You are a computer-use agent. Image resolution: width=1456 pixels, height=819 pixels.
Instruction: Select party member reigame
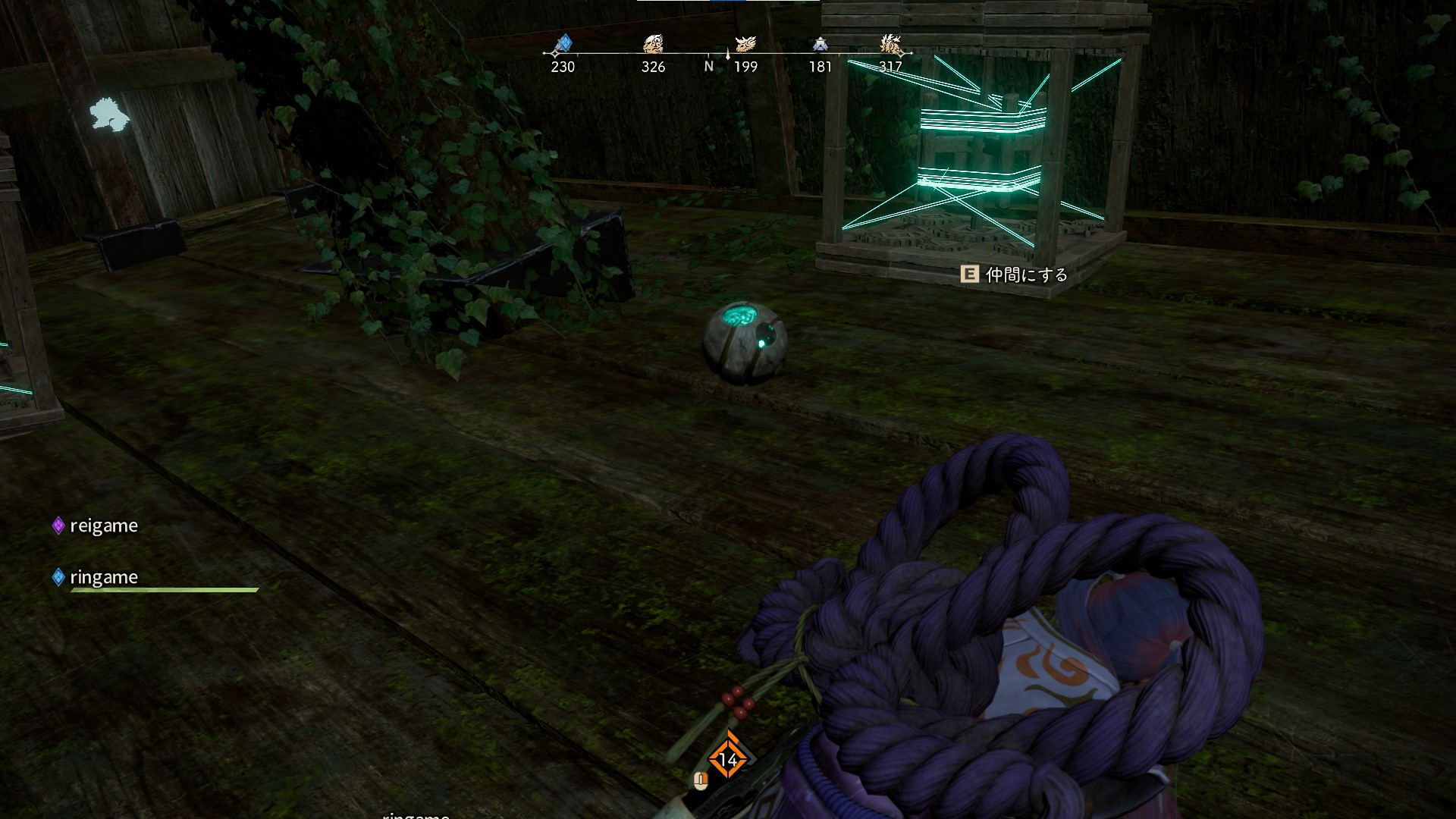(103, 526)
